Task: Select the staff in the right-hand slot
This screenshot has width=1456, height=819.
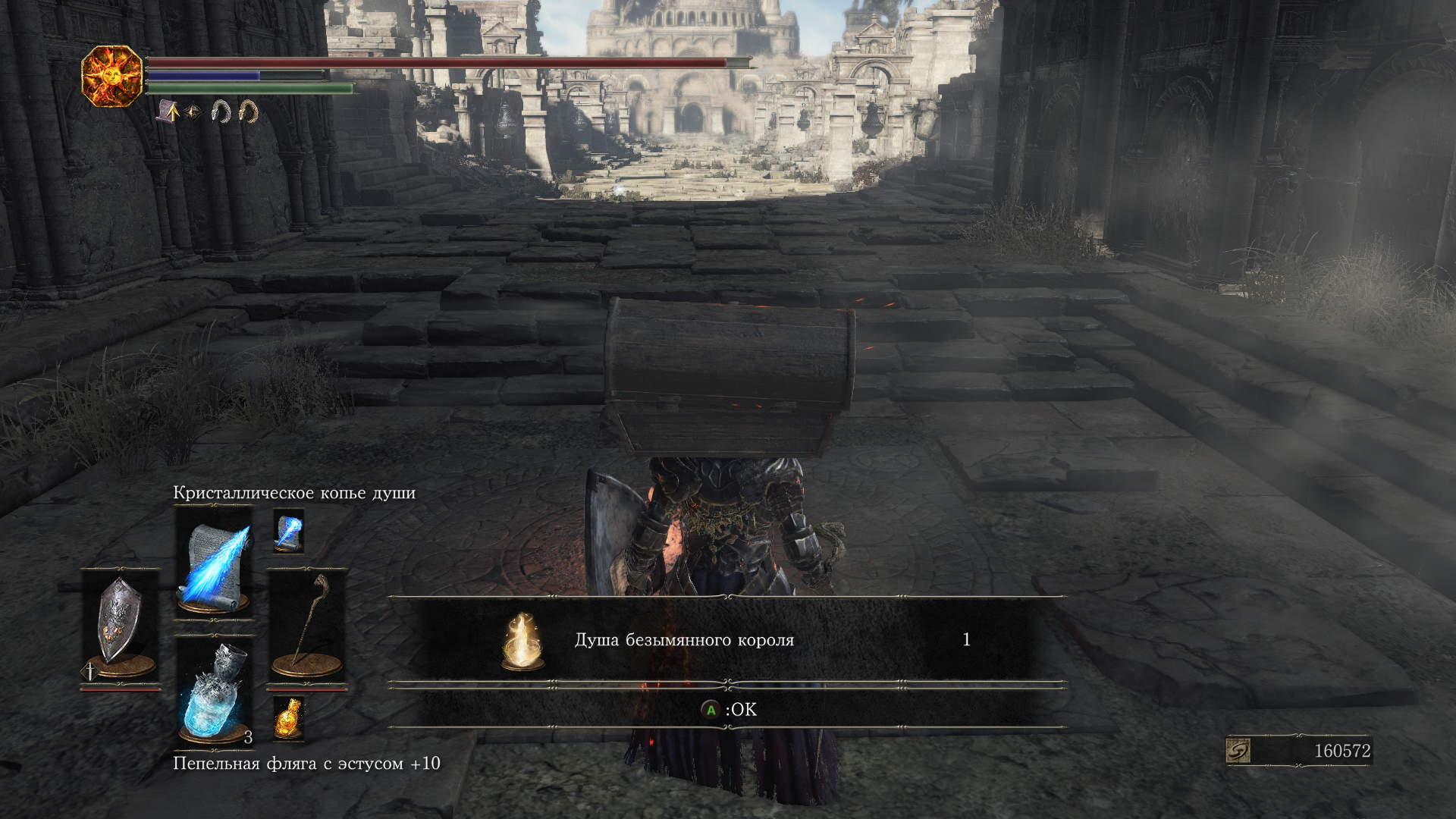Action: click(x=307, y=625)
